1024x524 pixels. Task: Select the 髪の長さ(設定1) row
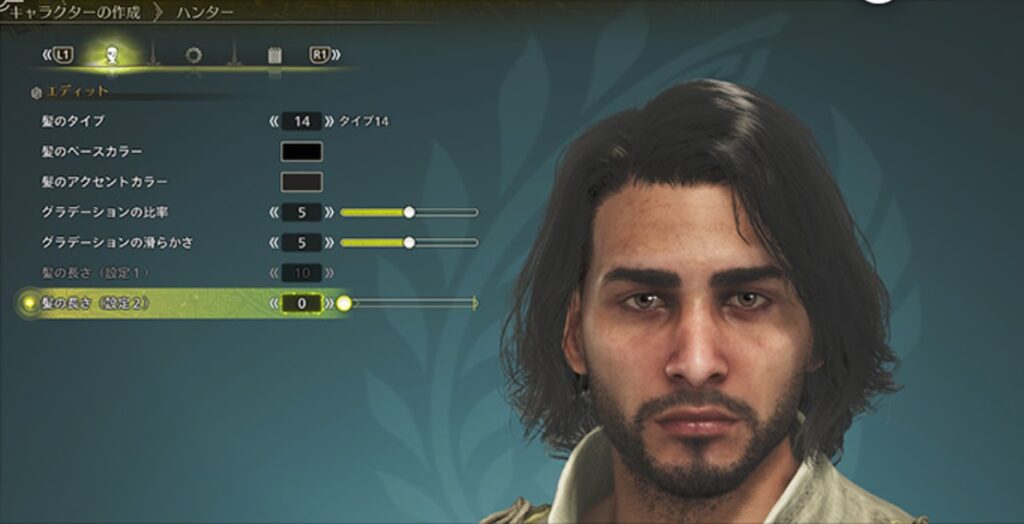[x=95, y=273]
